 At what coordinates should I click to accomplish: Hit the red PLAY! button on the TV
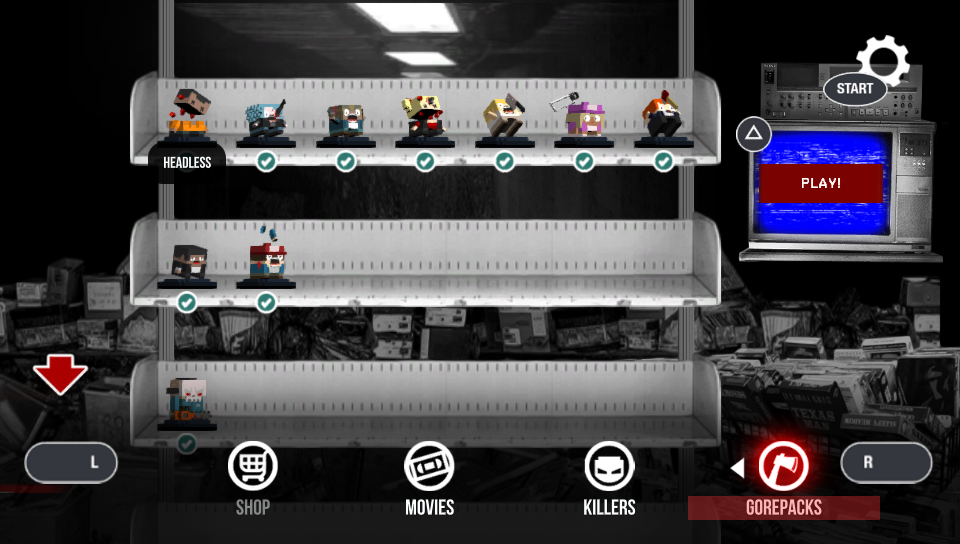(821, 184)
